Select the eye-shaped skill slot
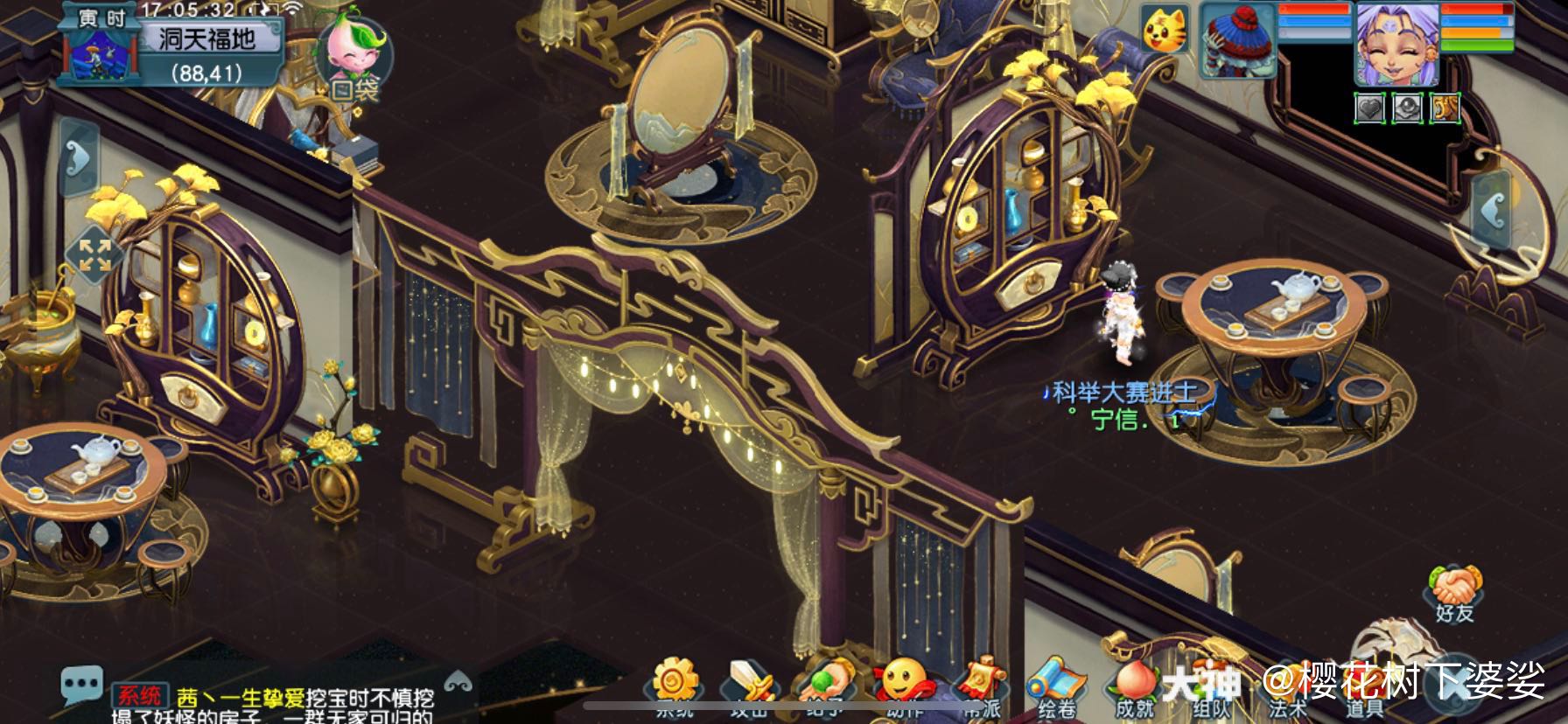The image size is (1568, 724). pyautogui.click(x=1407, y=108)
